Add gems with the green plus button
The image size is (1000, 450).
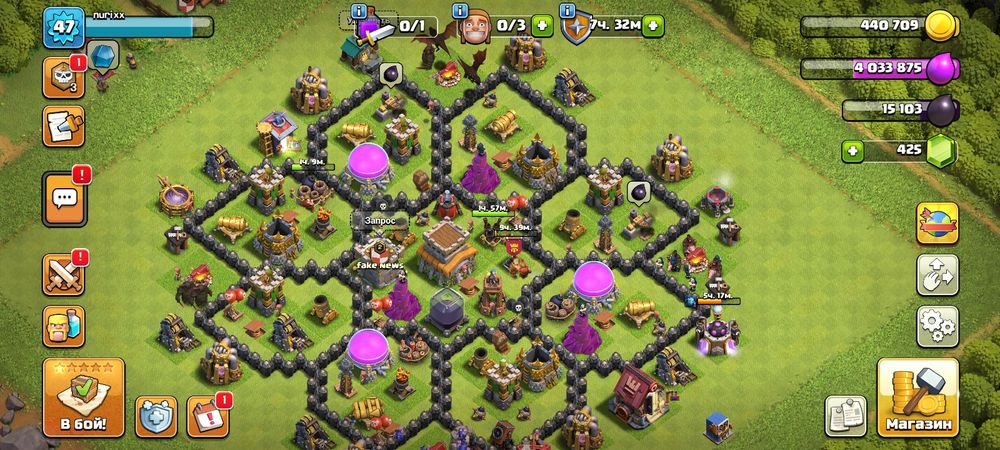853,152
